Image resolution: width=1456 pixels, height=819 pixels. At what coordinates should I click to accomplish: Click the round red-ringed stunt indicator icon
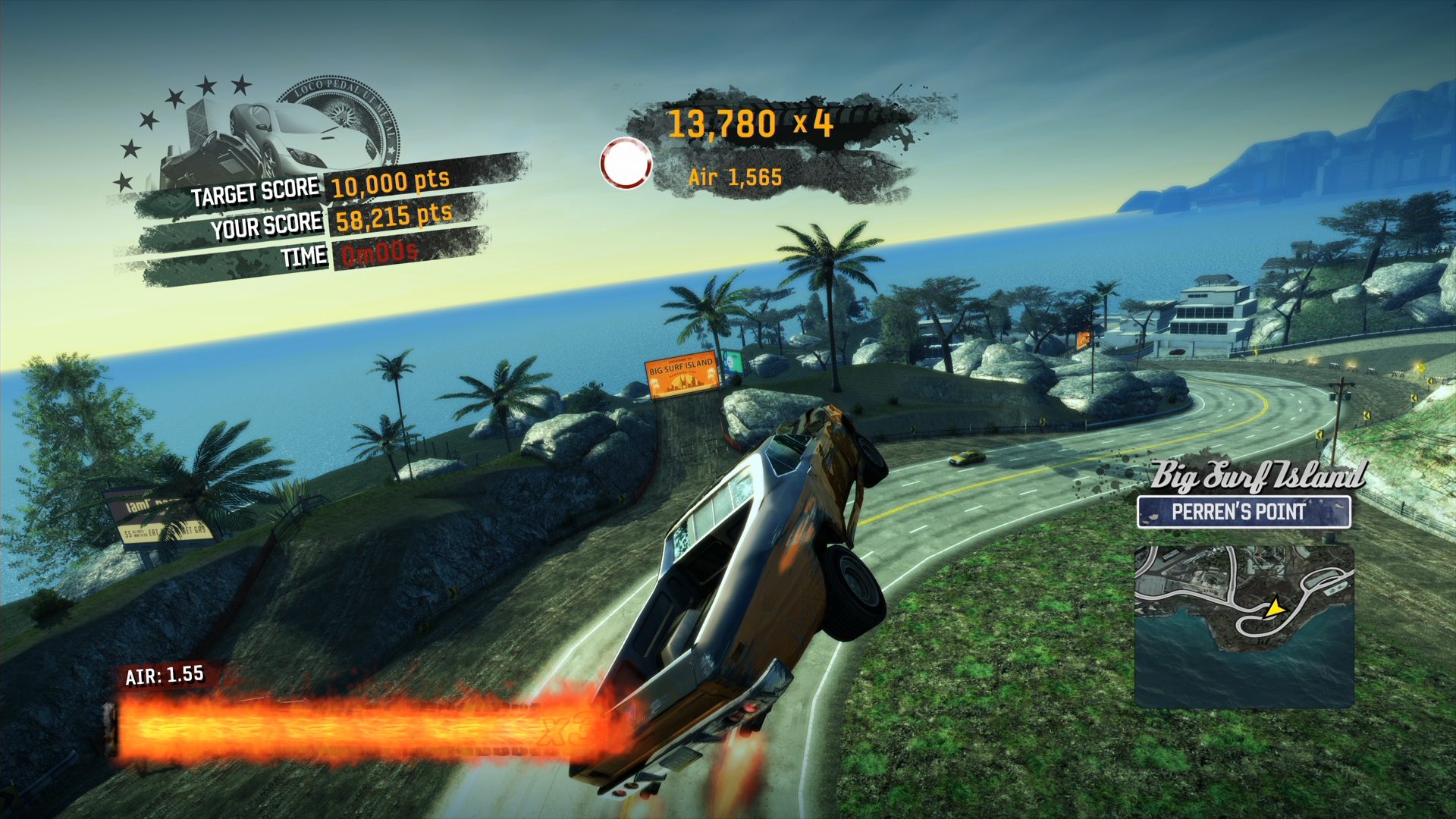(x=626, y=163)
